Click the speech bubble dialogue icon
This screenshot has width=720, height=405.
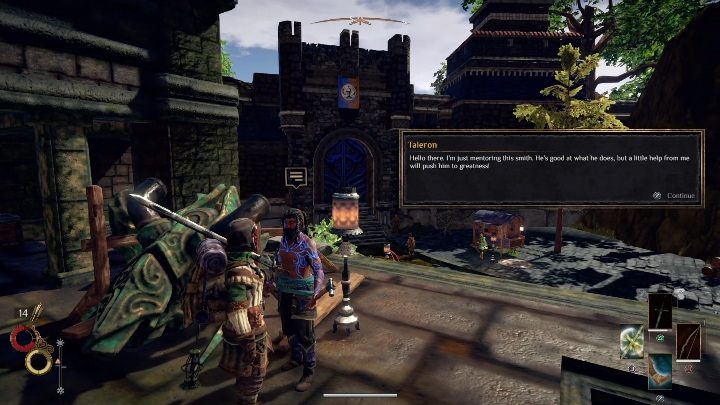pos(296,177)
